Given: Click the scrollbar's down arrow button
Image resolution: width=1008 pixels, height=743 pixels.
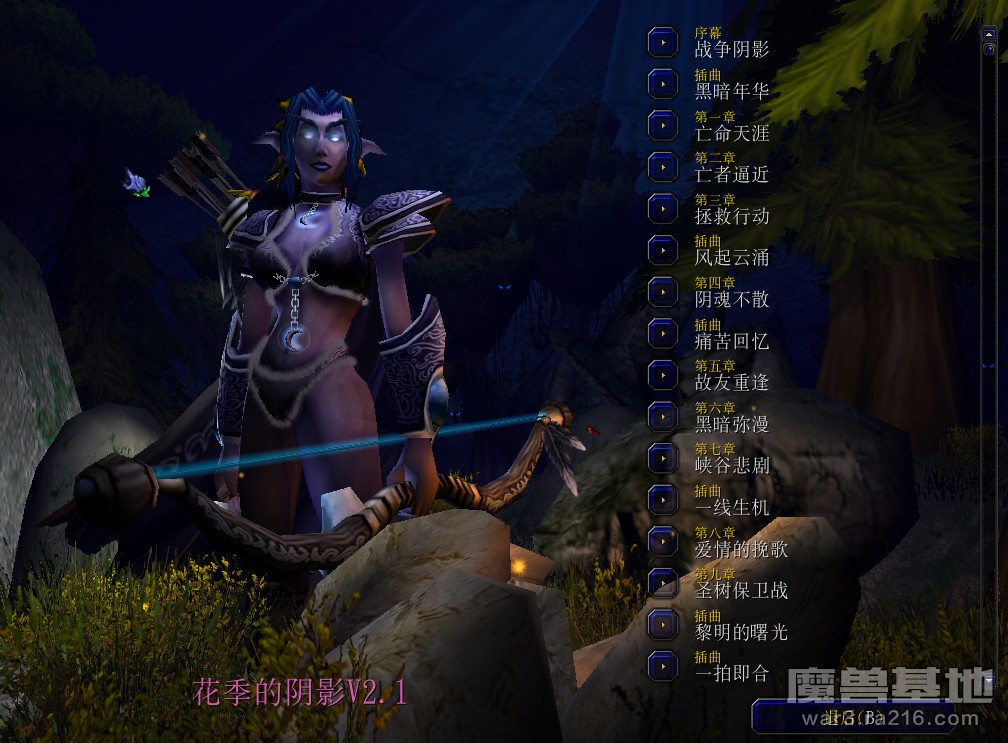Looking at the screenshot, I should pyautogui.click(x=989, y=680).
